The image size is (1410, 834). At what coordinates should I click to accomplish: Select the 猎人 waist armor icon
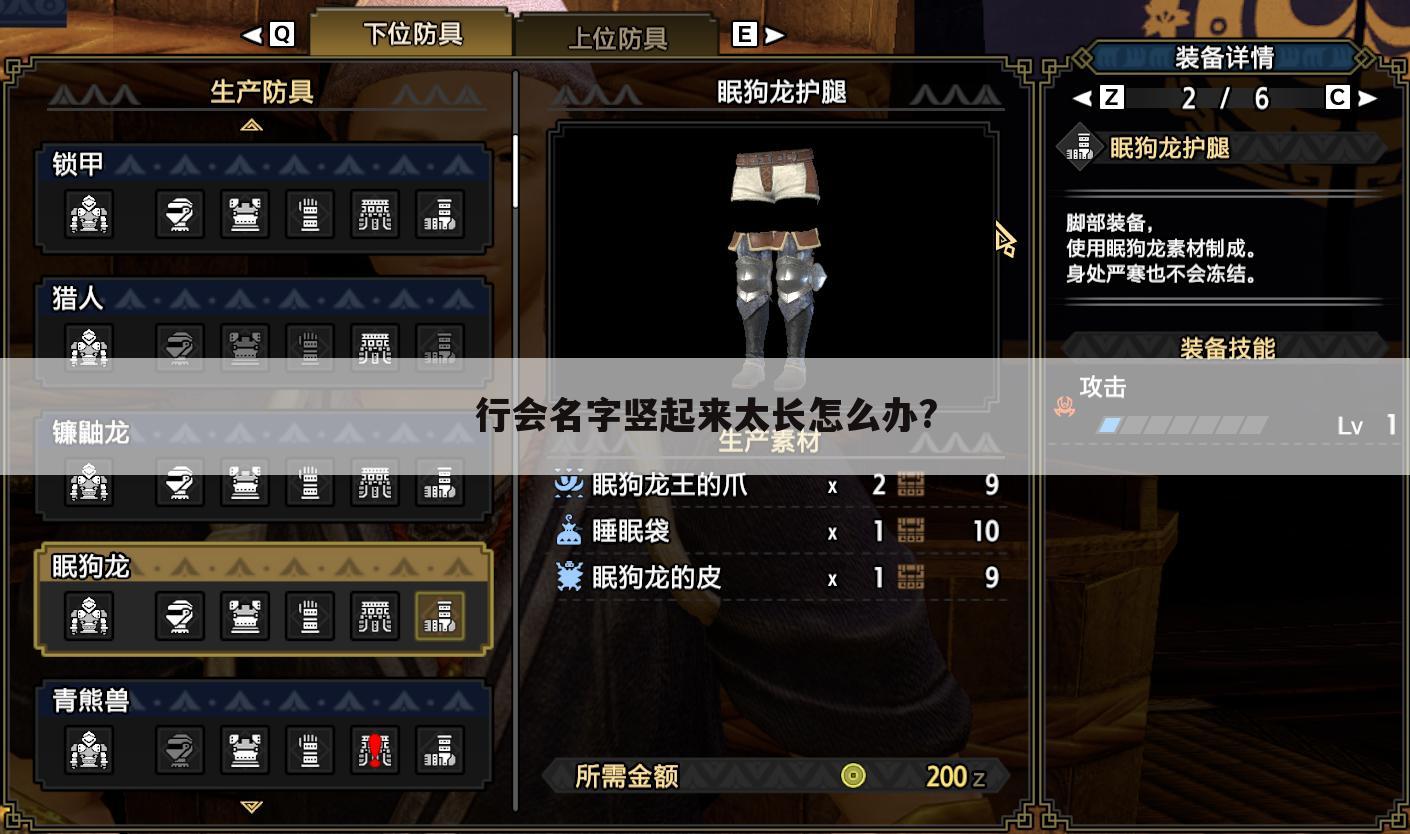pos(375,348)
